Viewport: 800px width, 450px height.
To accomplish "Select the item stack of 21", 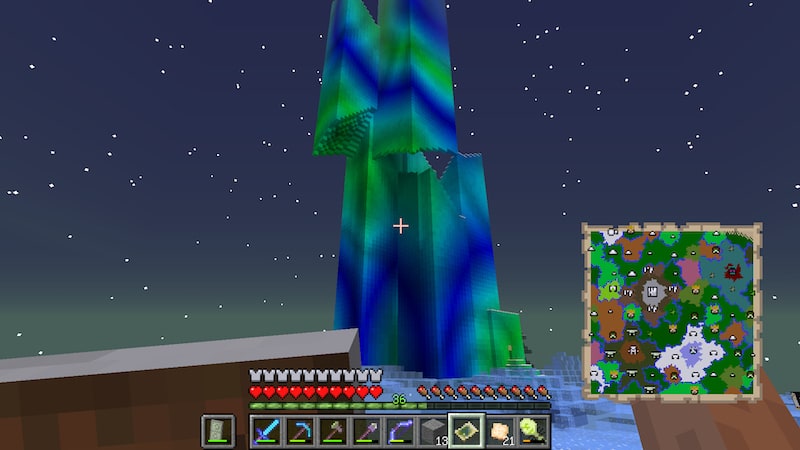I will point(499,431).
